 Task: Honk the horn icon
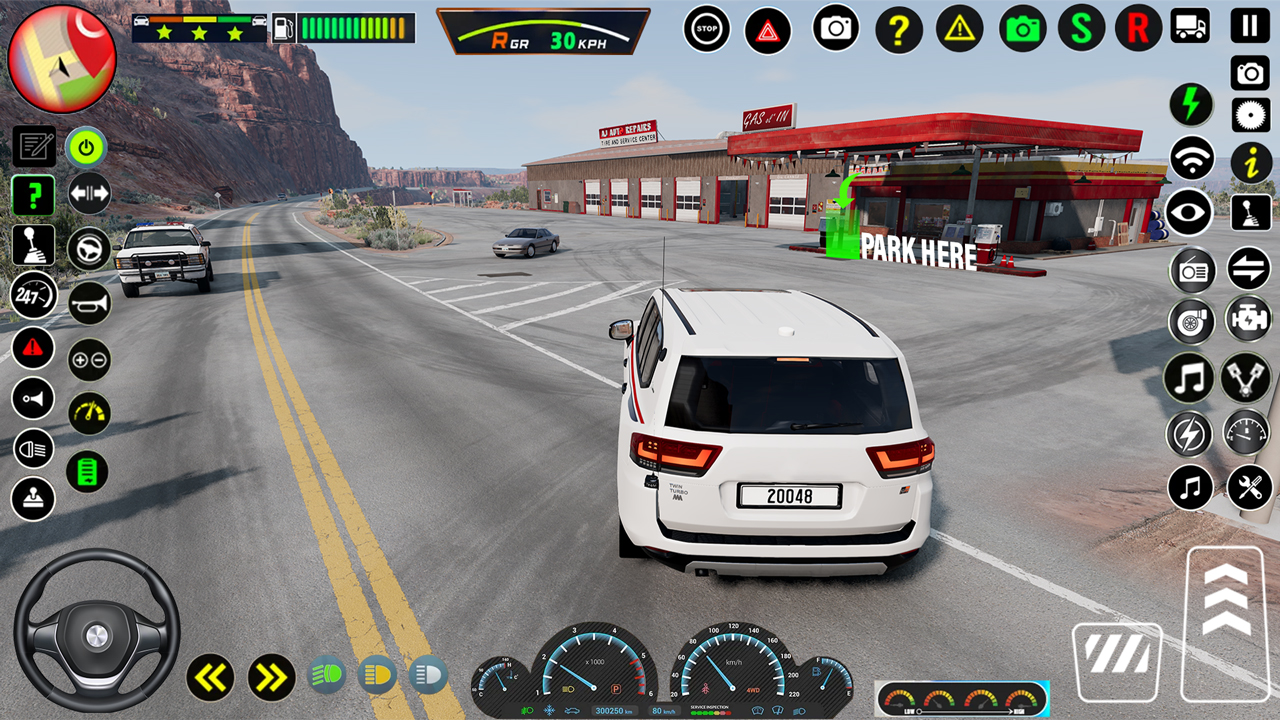89,303
